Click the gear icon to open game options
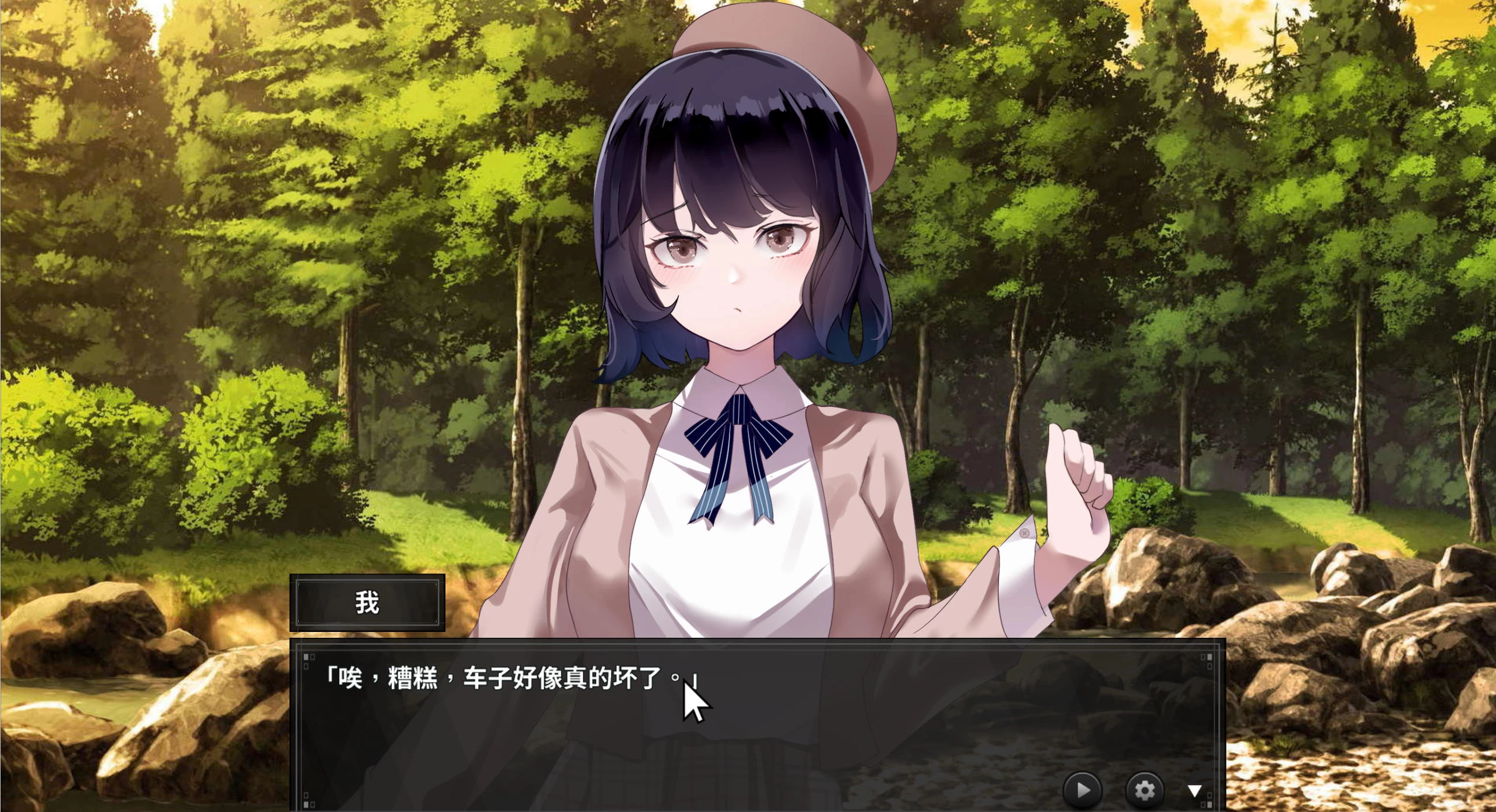 pyautogui.click(x=1144, y=789)
